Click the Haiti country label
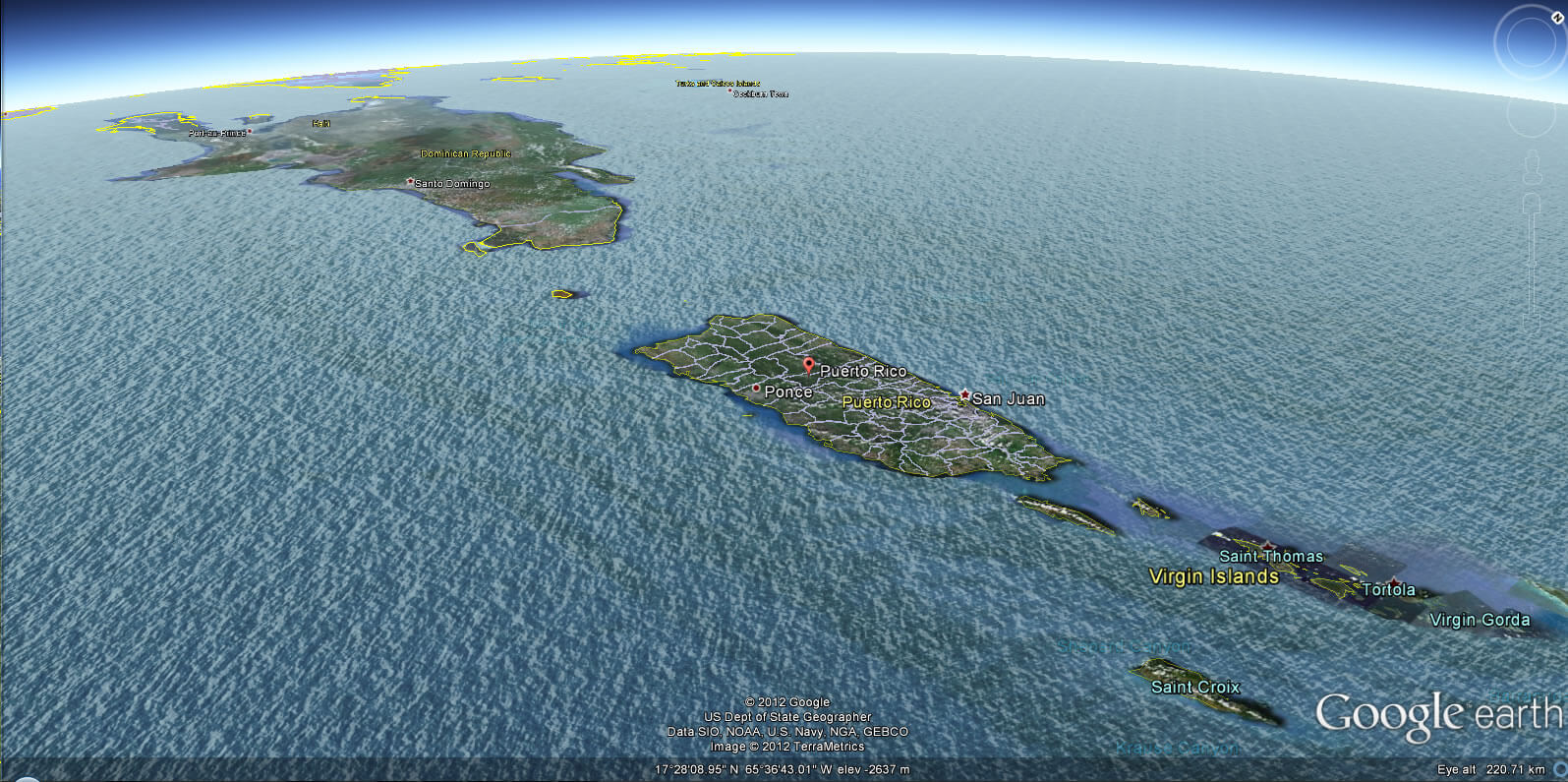Screen dimensions: 1568x782 click(x=319, y=125)
